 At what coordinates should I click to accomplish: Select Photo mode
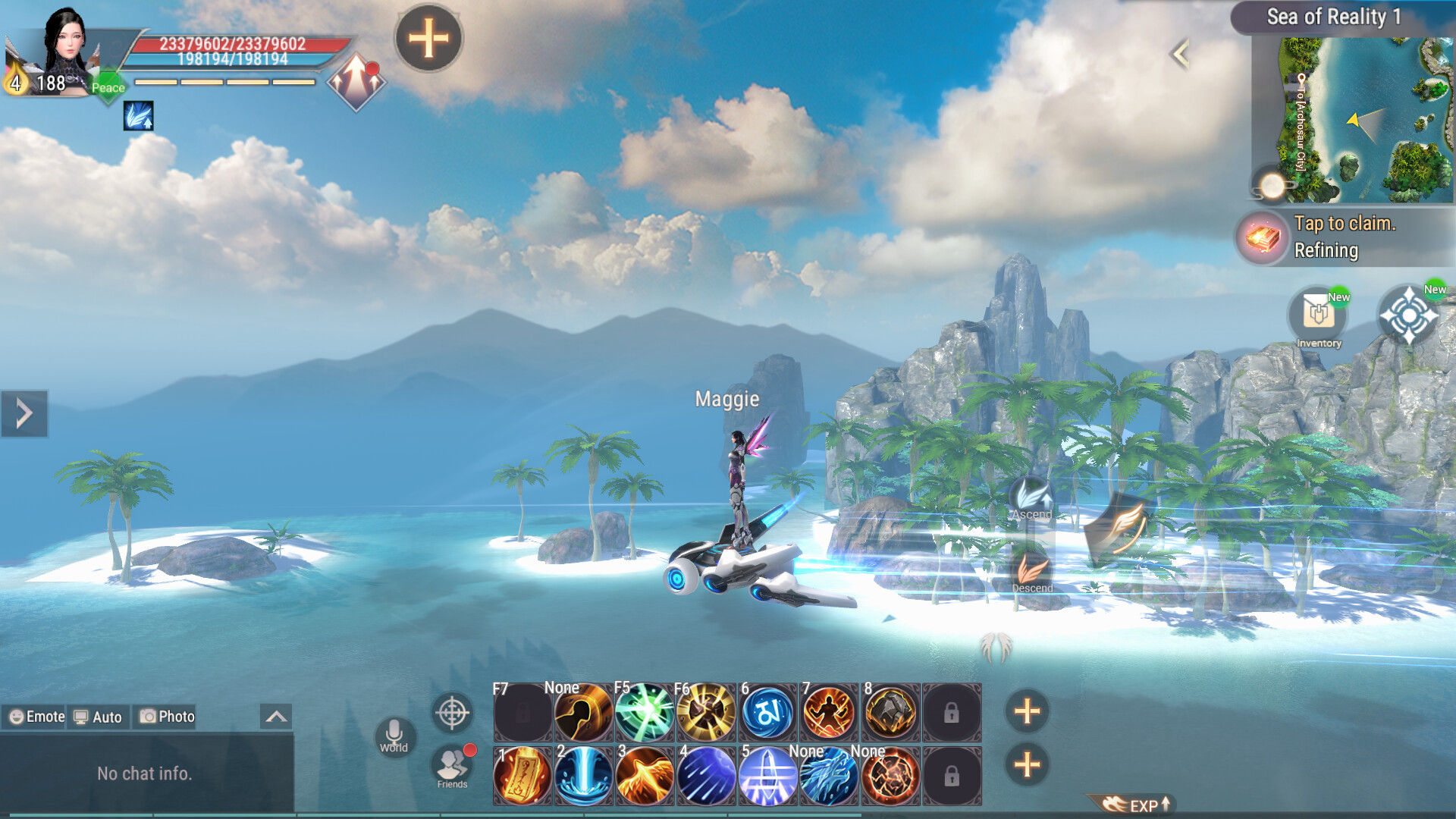coord(165,716)
